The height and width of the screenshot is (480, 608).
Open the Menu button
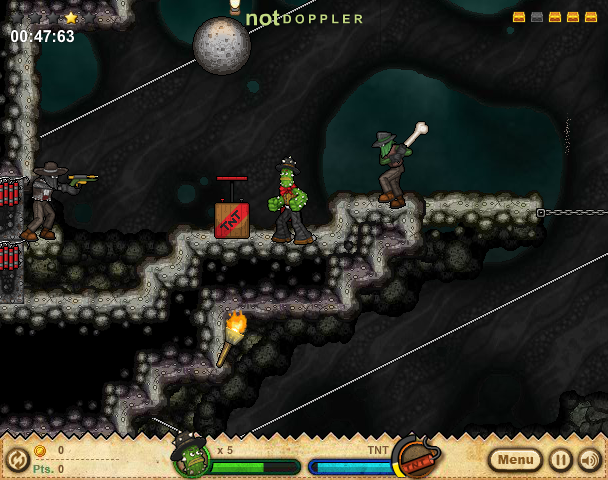[x=516, y=460]
